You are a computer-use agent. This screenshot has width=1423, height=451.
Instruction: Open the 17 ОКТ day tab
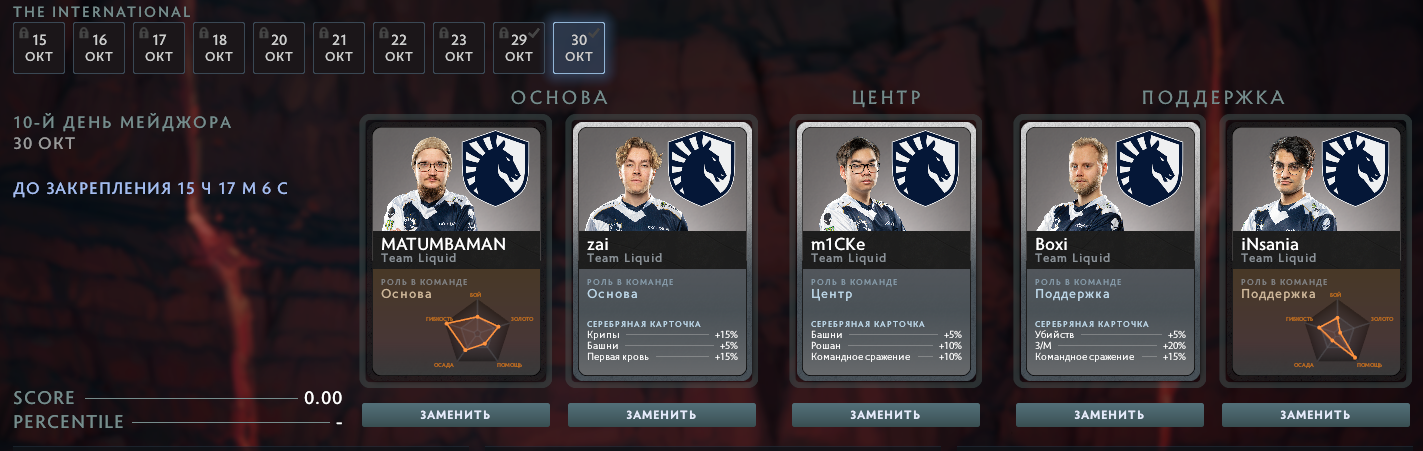[159, 48]
